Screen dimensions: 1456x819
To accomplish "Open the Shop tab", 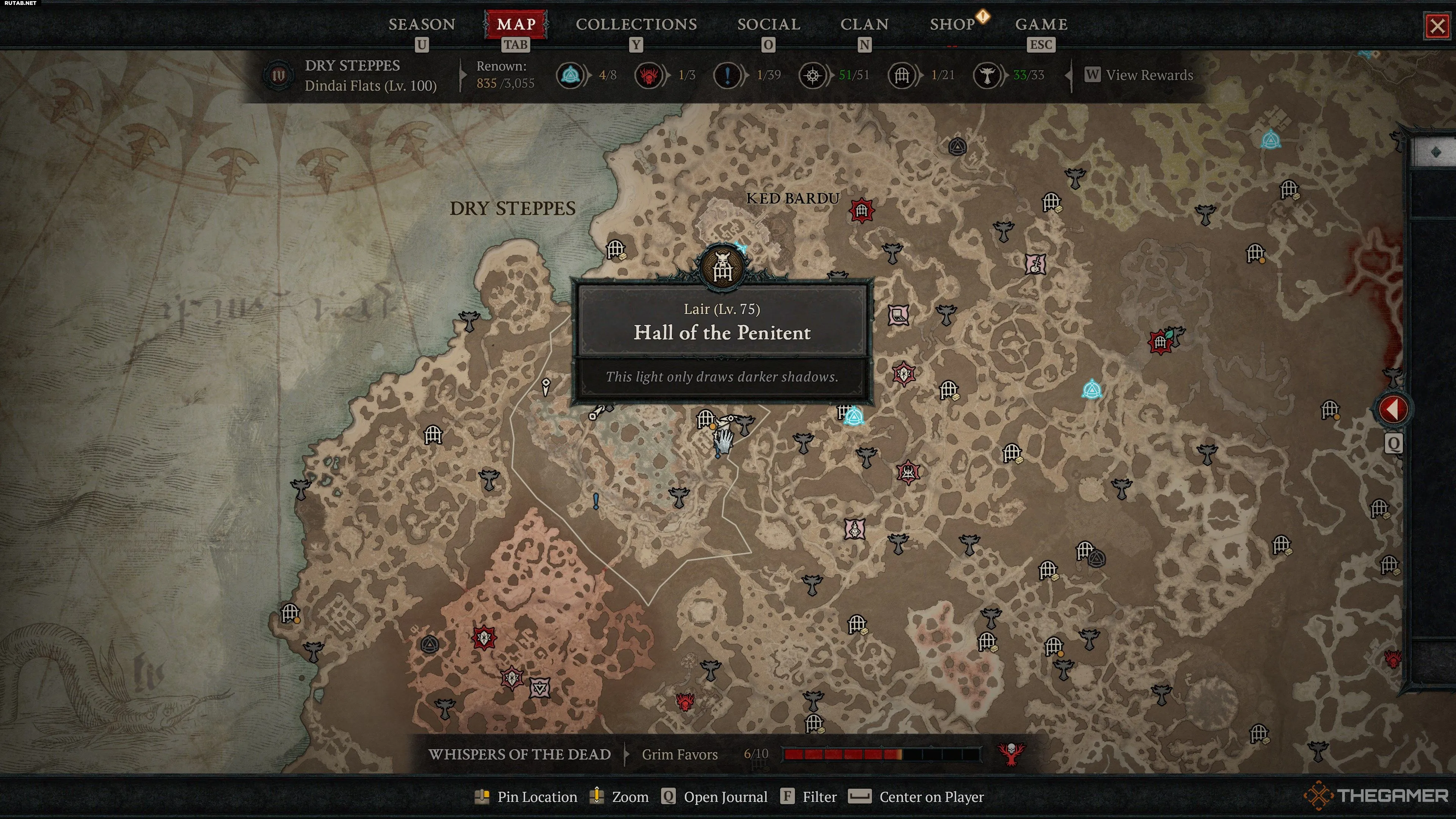I will (x=952, y=24).
